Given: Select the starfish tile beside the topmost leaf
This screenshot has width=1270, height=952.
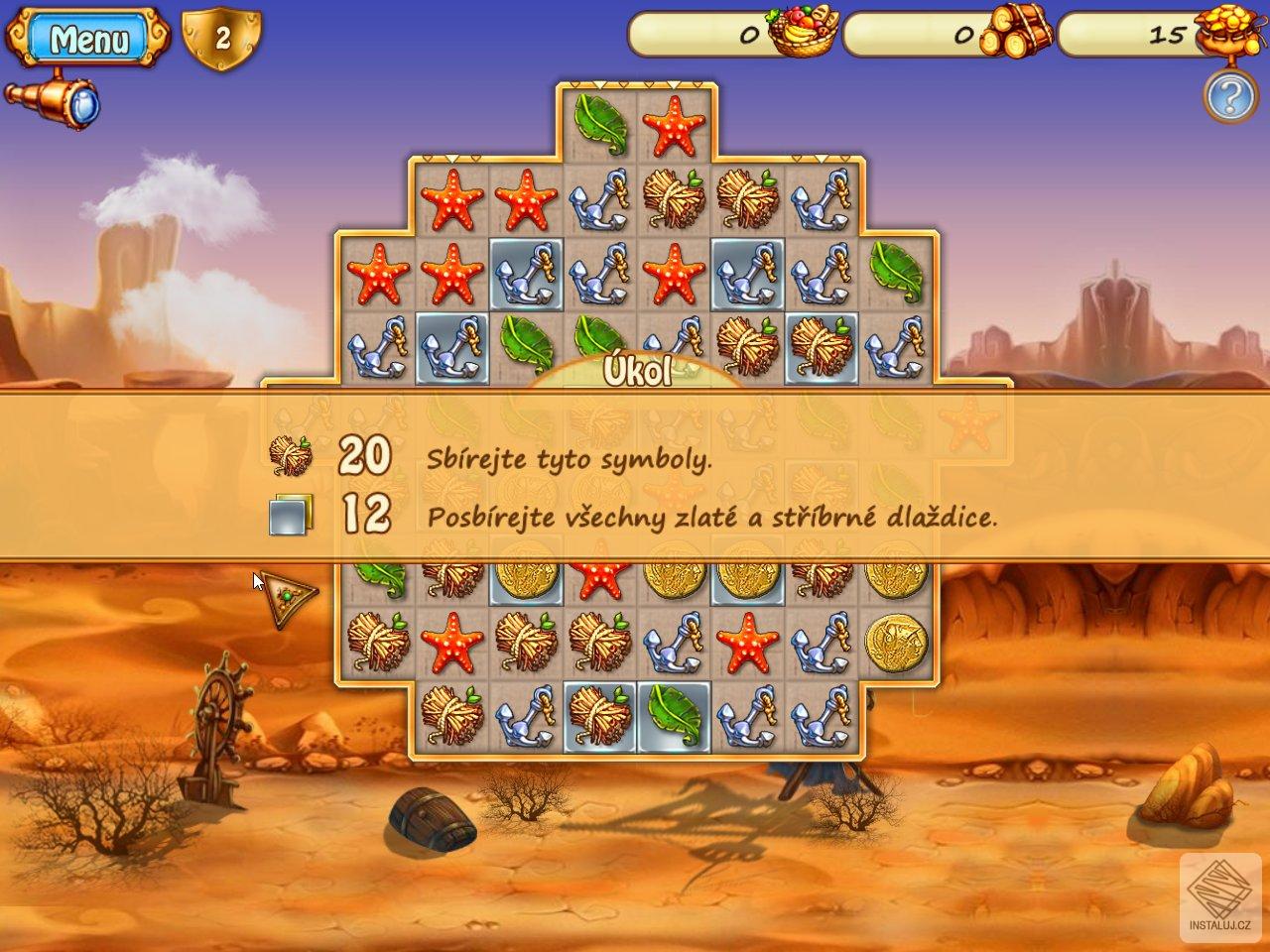Looking at the screenshot, I should click(x=675, y=124).
